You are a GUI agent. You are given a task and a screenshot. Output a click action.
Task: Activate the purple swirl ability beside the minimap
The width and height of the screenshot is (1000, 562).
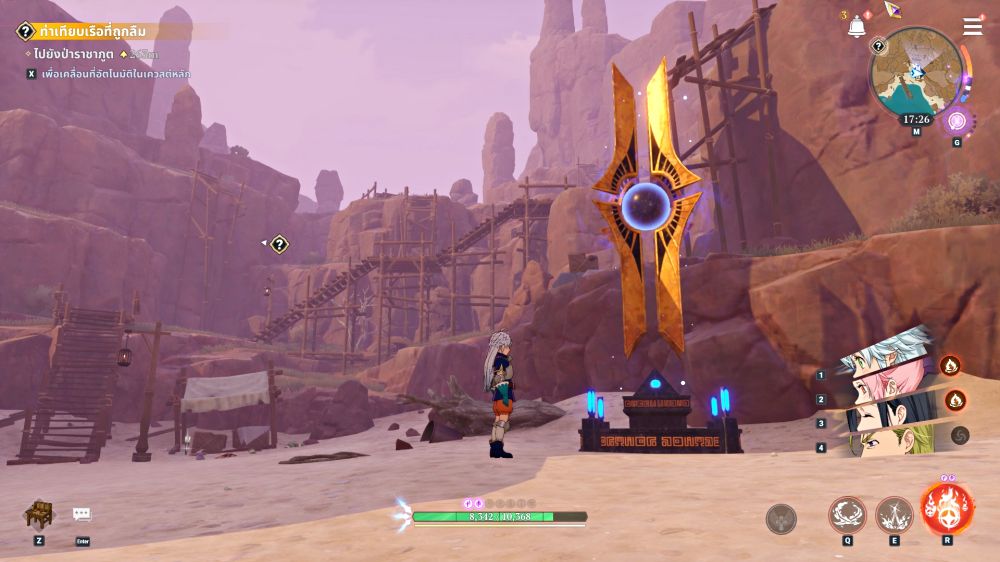[x=957, y=121]
